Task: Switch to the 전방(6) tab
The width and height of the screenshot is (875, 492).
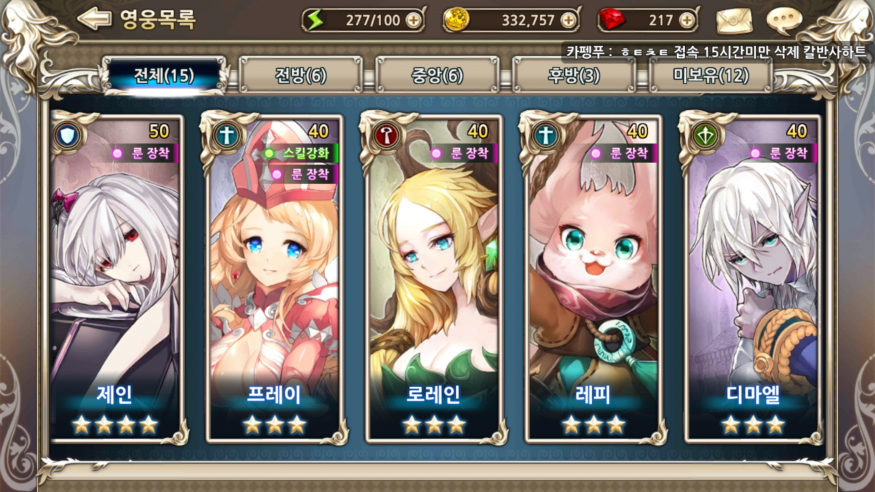Action: pos(298,75)
